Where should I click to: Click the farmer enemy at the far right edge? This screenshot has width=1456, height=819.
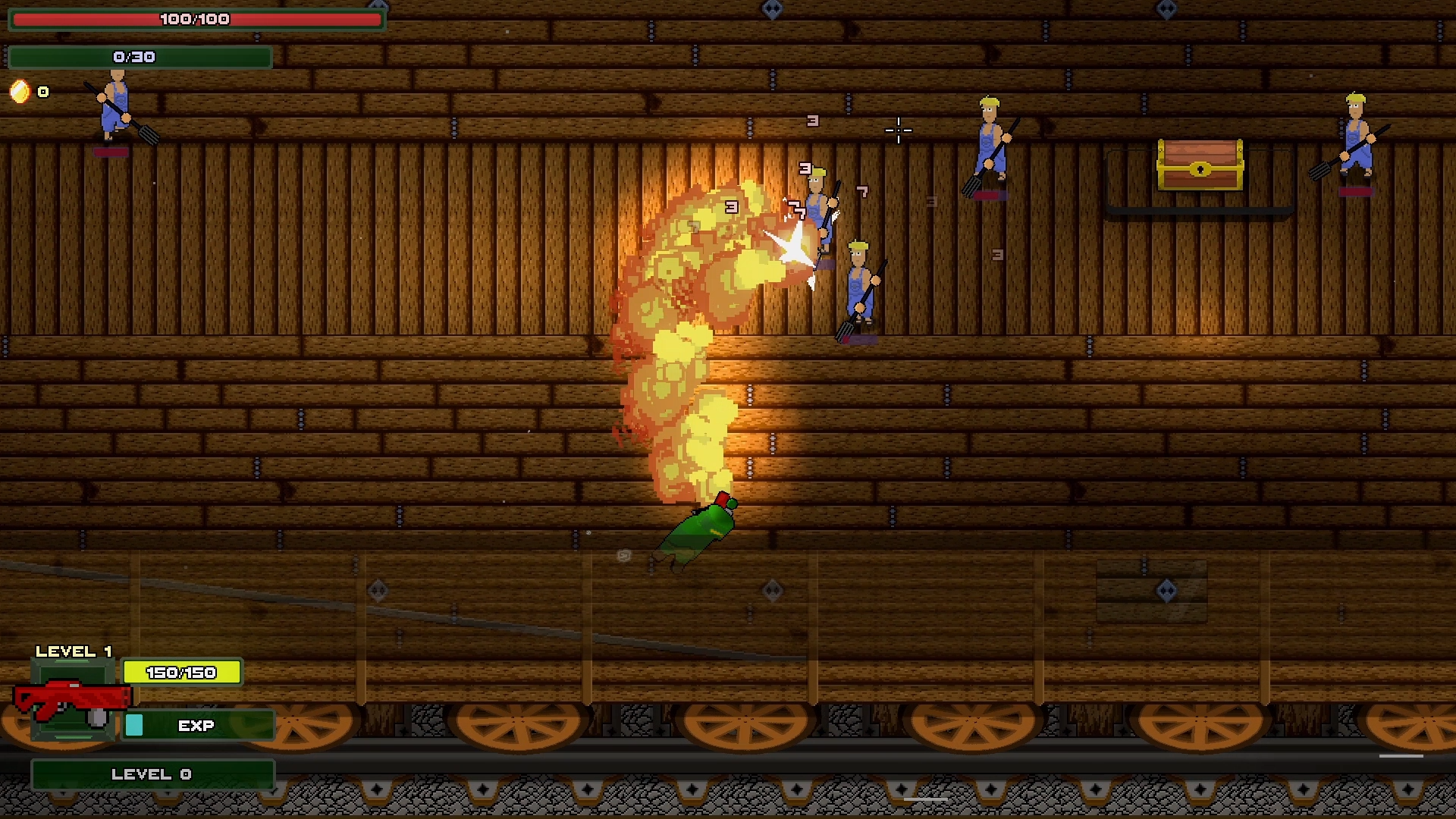pyautogui.click(x=1357, y=133)
